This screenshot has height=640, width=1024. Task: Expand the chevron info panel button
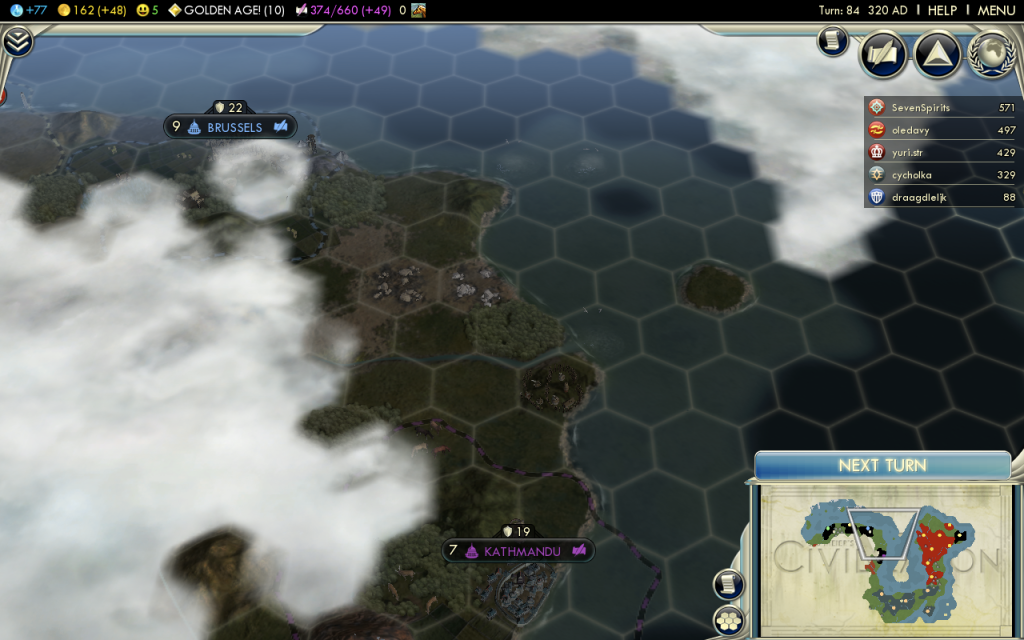[17, 42]
